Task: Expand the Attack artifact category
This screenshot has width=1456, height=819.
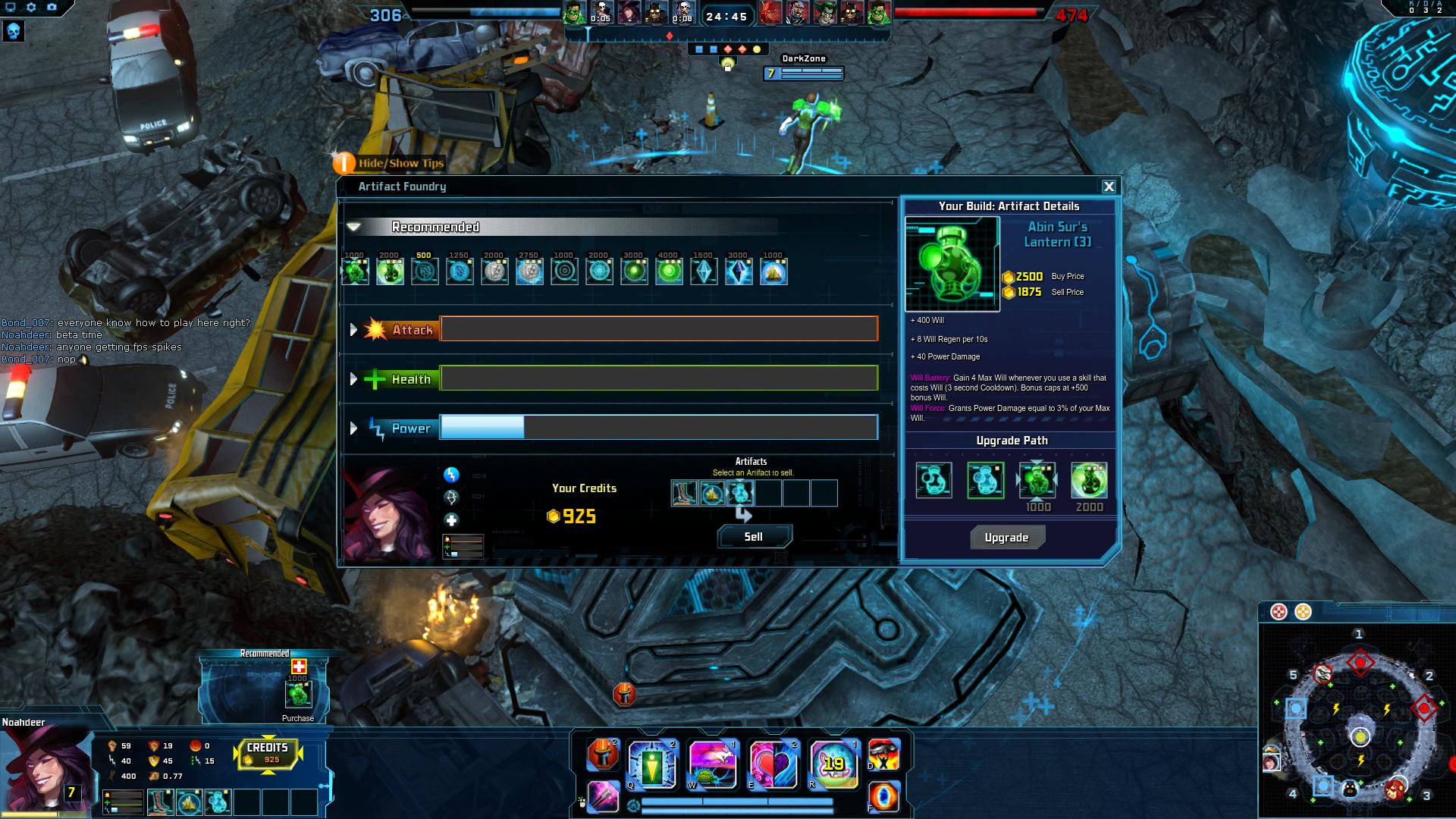Action: click(x=353, y=330)
